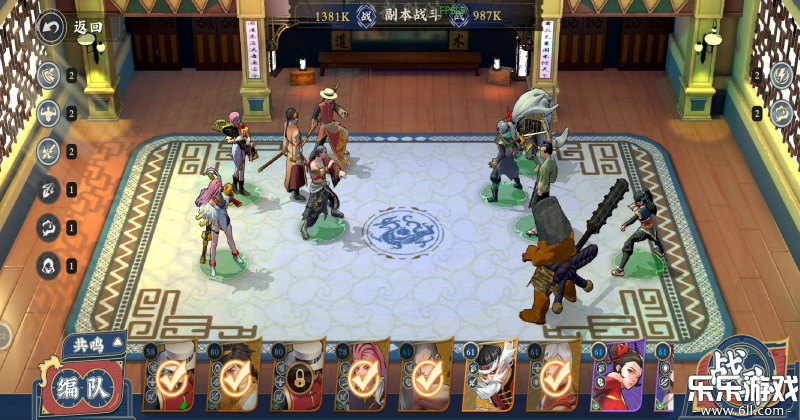Open the 共鸣 resonance tab
800x420 pixels.
click(x=89, y=346)
